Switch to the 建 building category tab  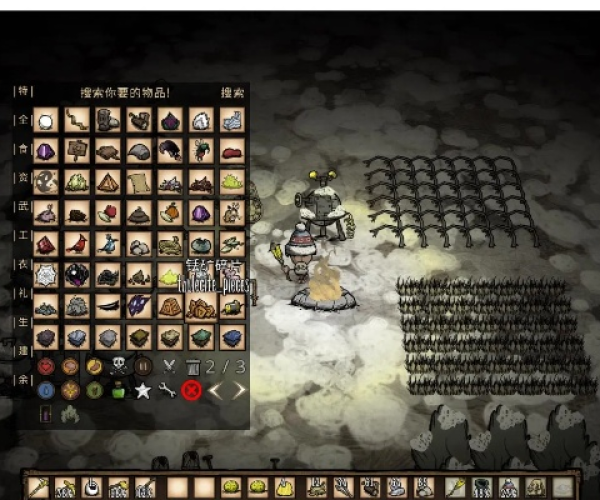pos(22,351)
